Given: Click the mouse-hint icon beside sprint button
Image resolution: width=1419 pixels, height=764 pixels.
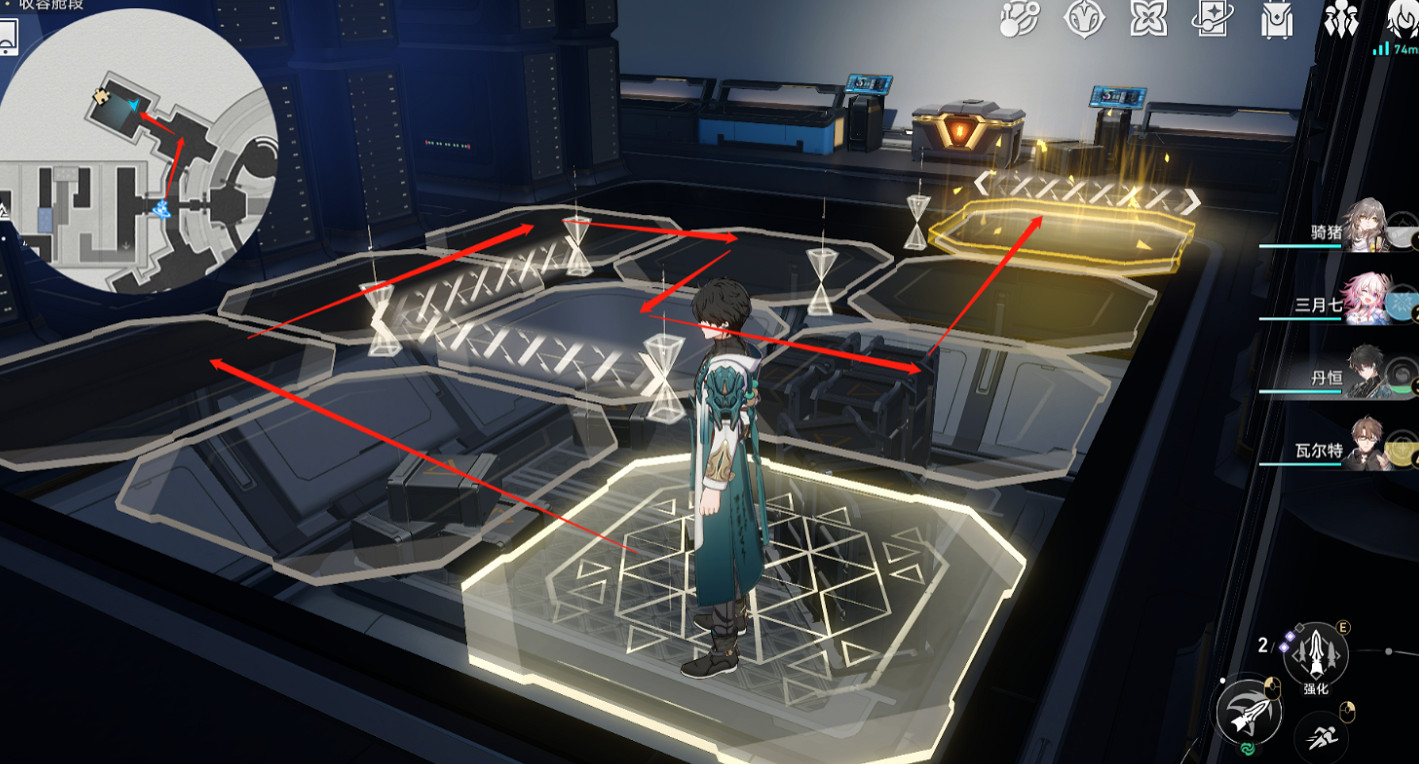Looking at the screenshot, I should point(1346,711).
